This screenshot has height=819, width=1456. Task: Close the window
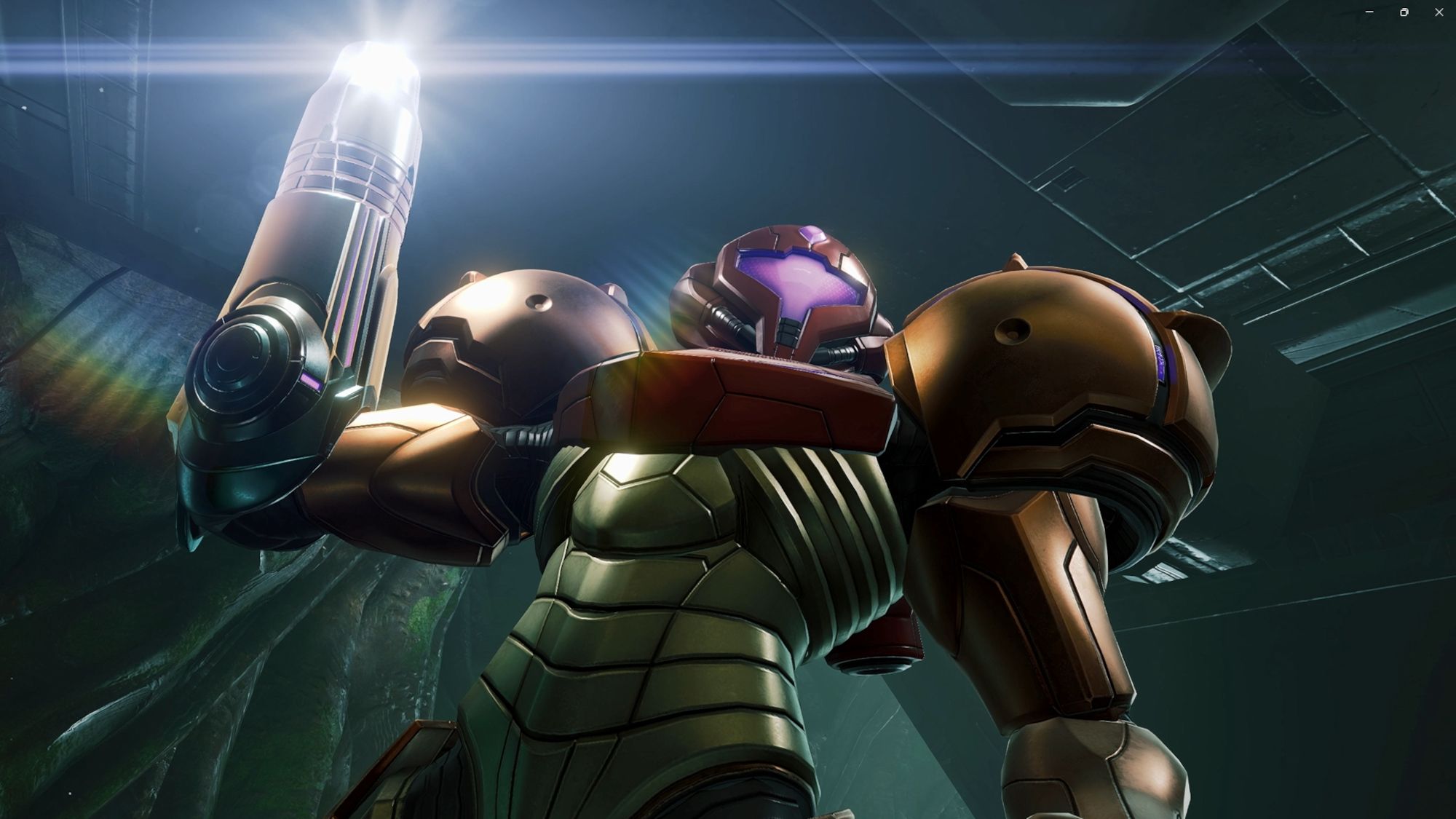click(x=1439, y=12)
